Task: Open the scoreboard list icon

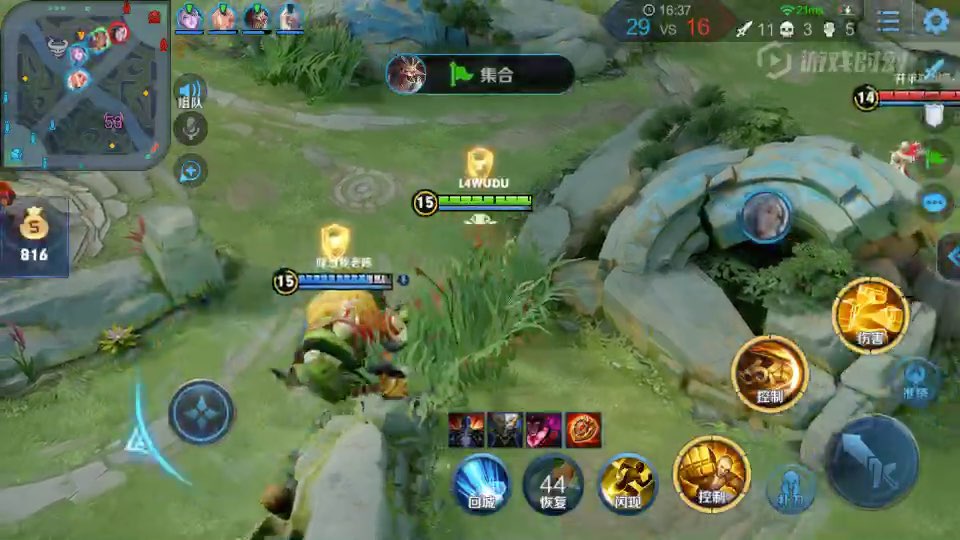Action: point(888,21)
